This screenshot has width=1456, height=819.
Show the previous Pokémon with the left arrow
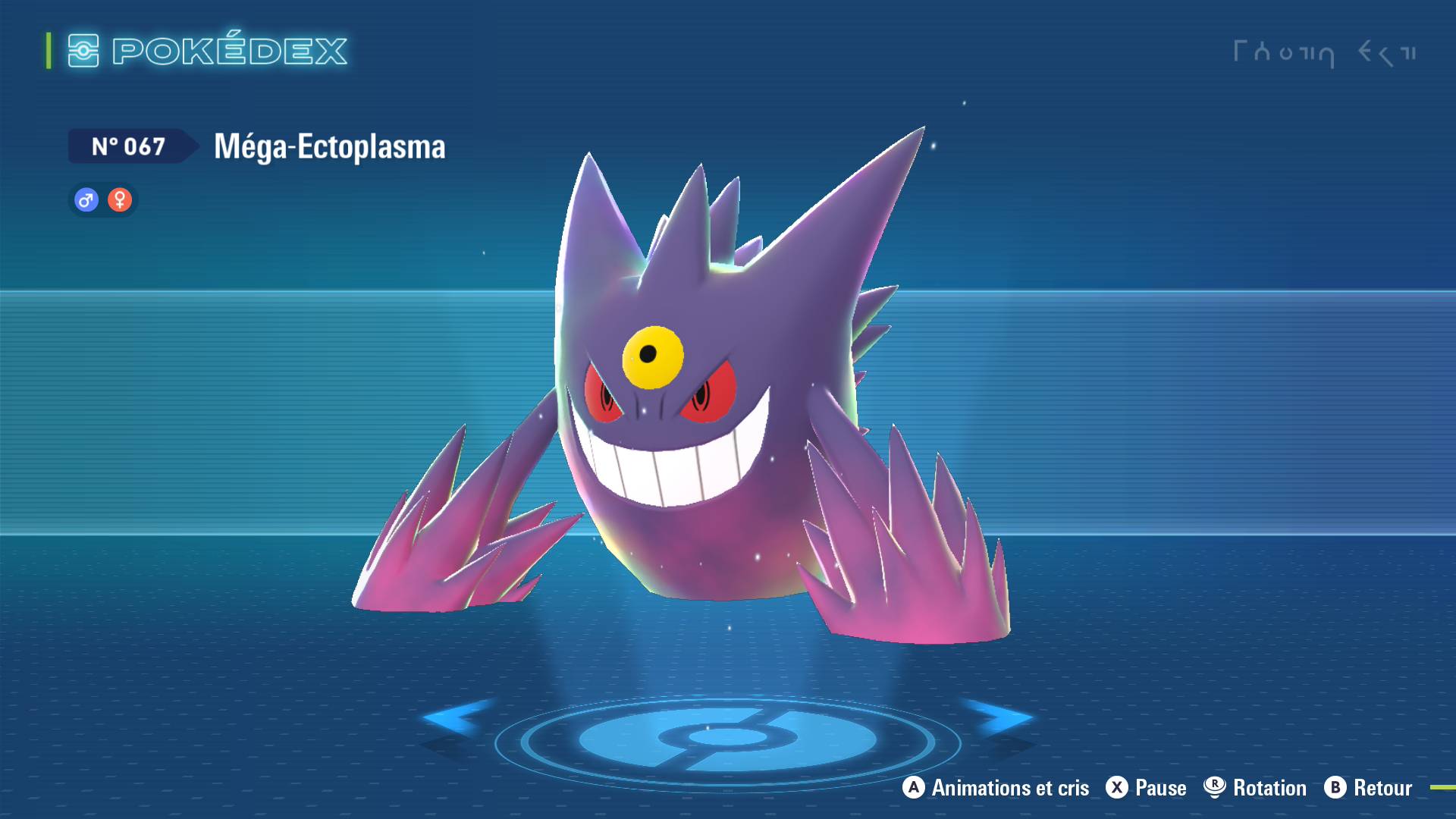coord(455,717)
